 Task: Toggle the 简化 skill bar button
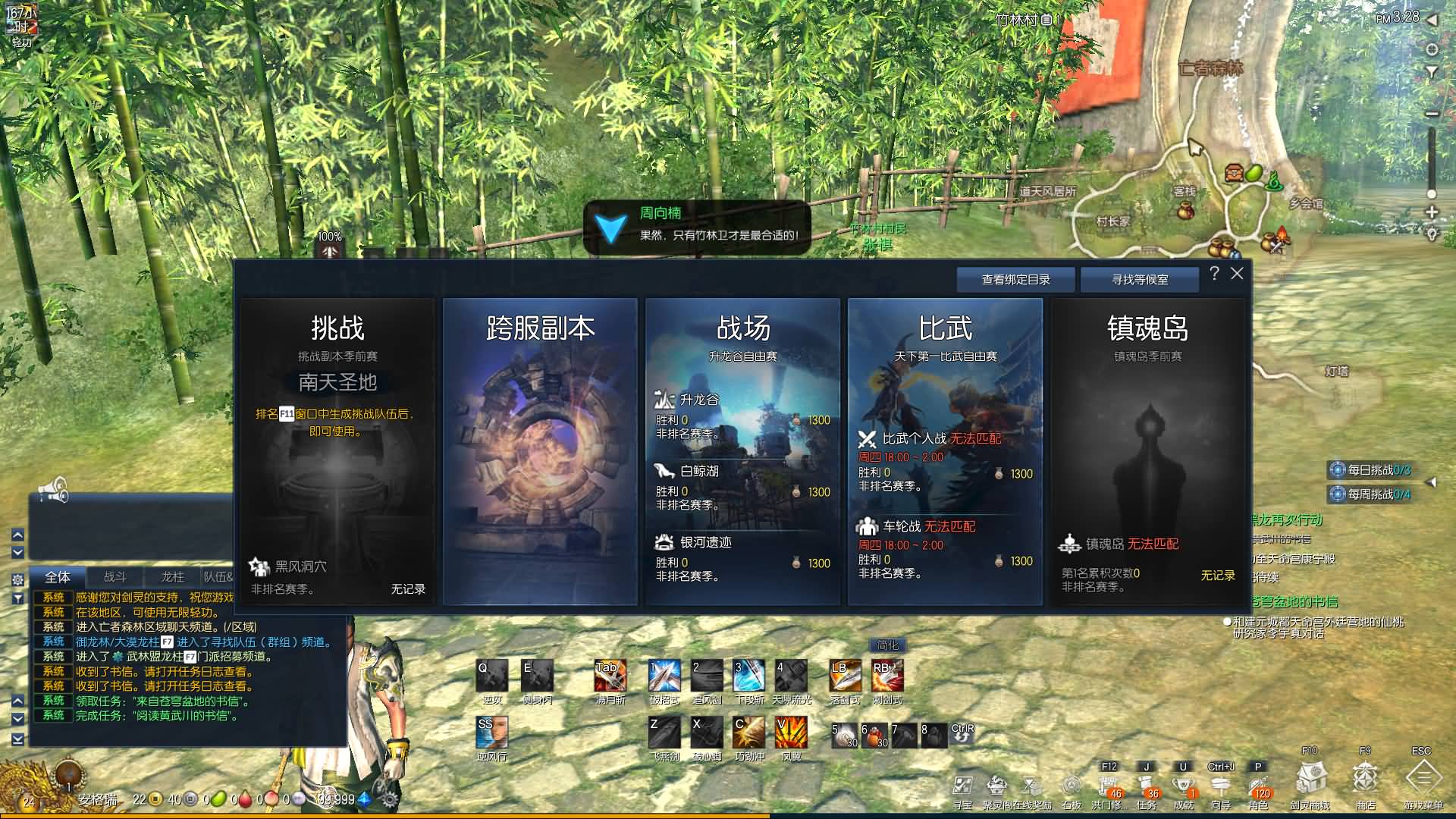[x=887, y=645]
